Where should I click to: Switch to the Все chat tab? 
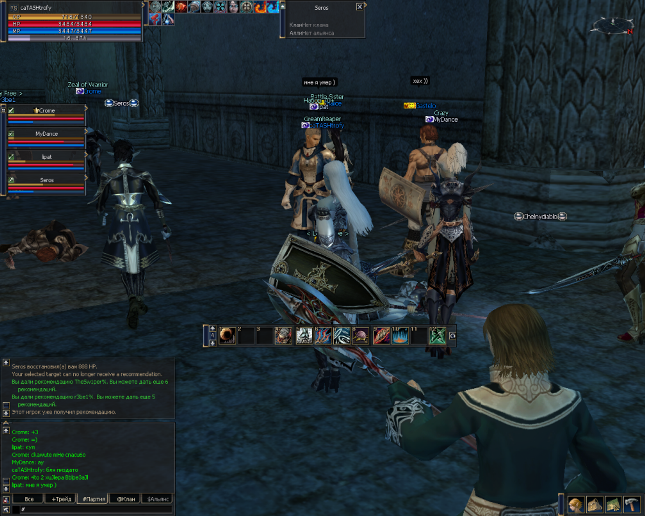pyautogui.click(x=29, y=498)
